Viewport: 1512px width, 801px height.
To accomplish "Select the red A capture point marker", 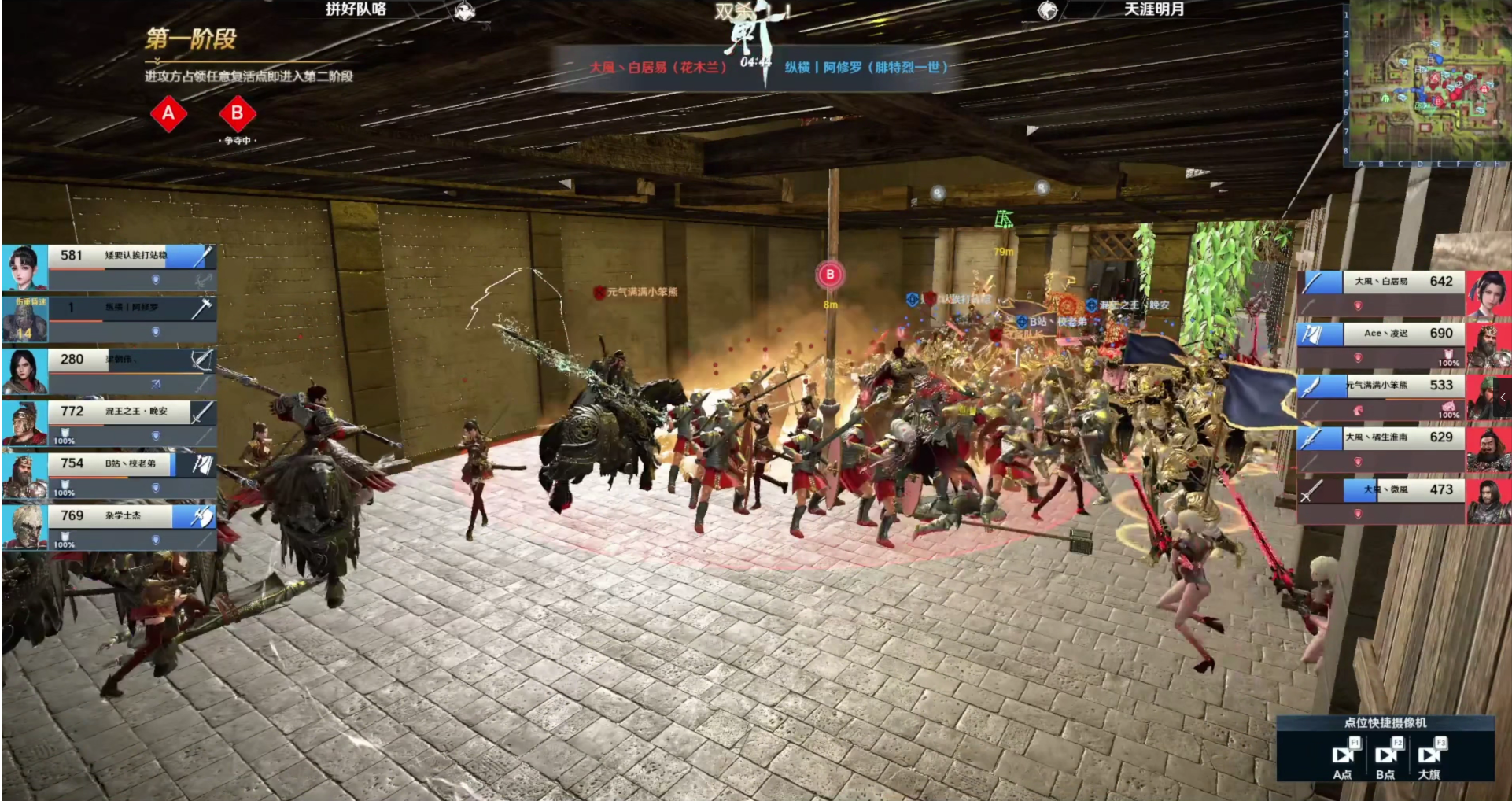I will click(x=168, y=114).
